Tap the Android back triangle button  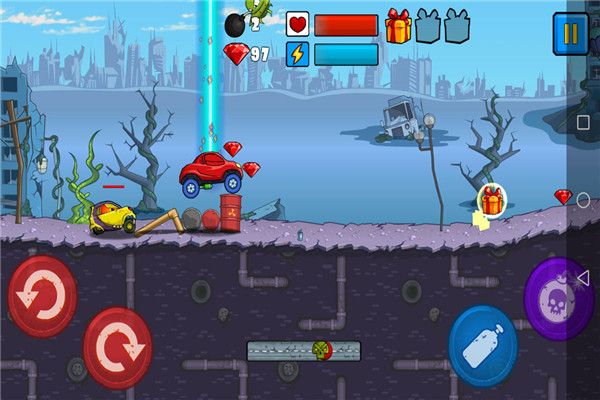(x=583, y=277)
